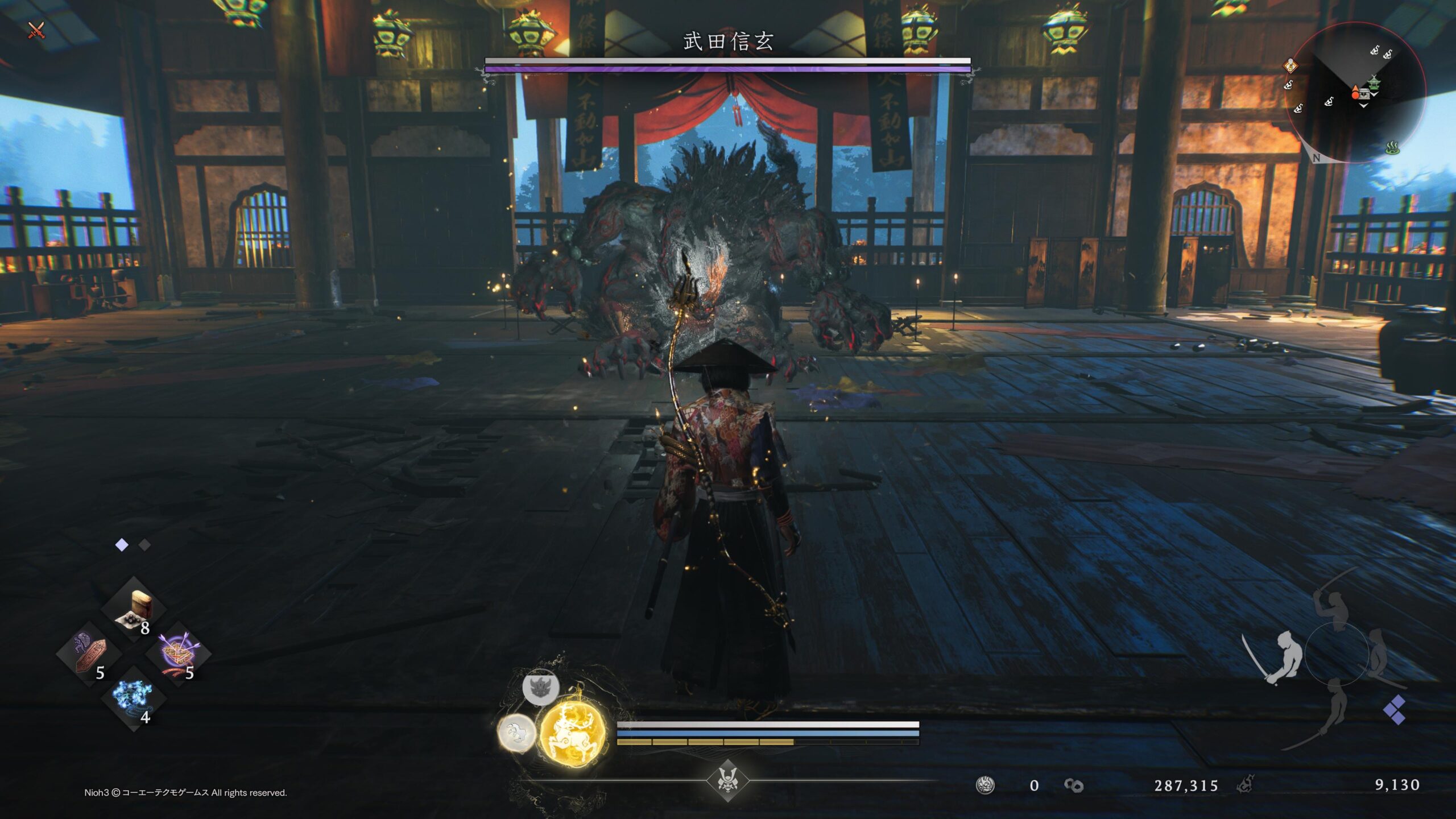
Task: Select the glowing blue spirit item slot
Action: [133, 698]
